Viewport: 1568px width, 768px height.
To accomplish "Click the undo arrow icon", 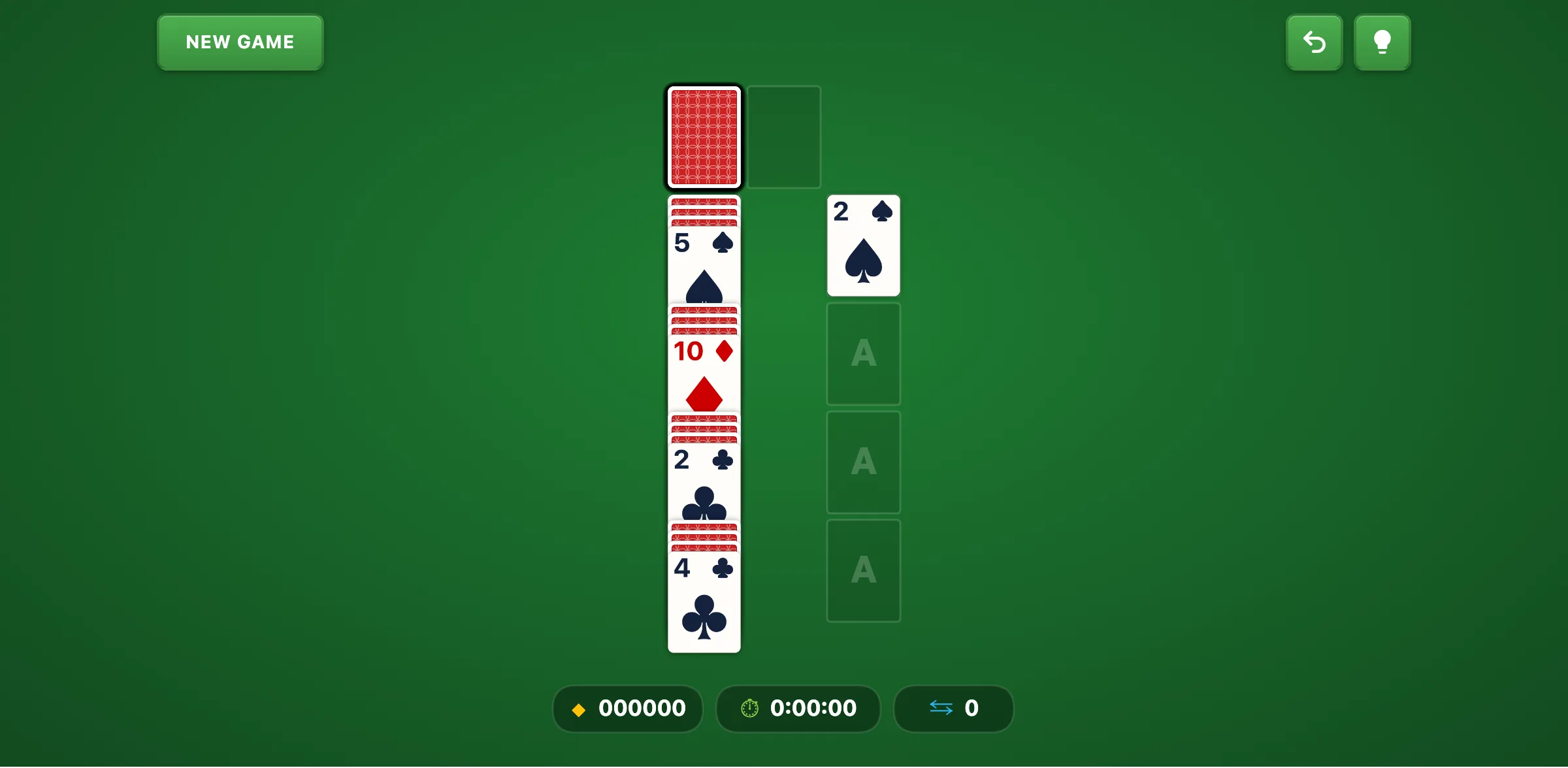I will [x=1314, y=42].
